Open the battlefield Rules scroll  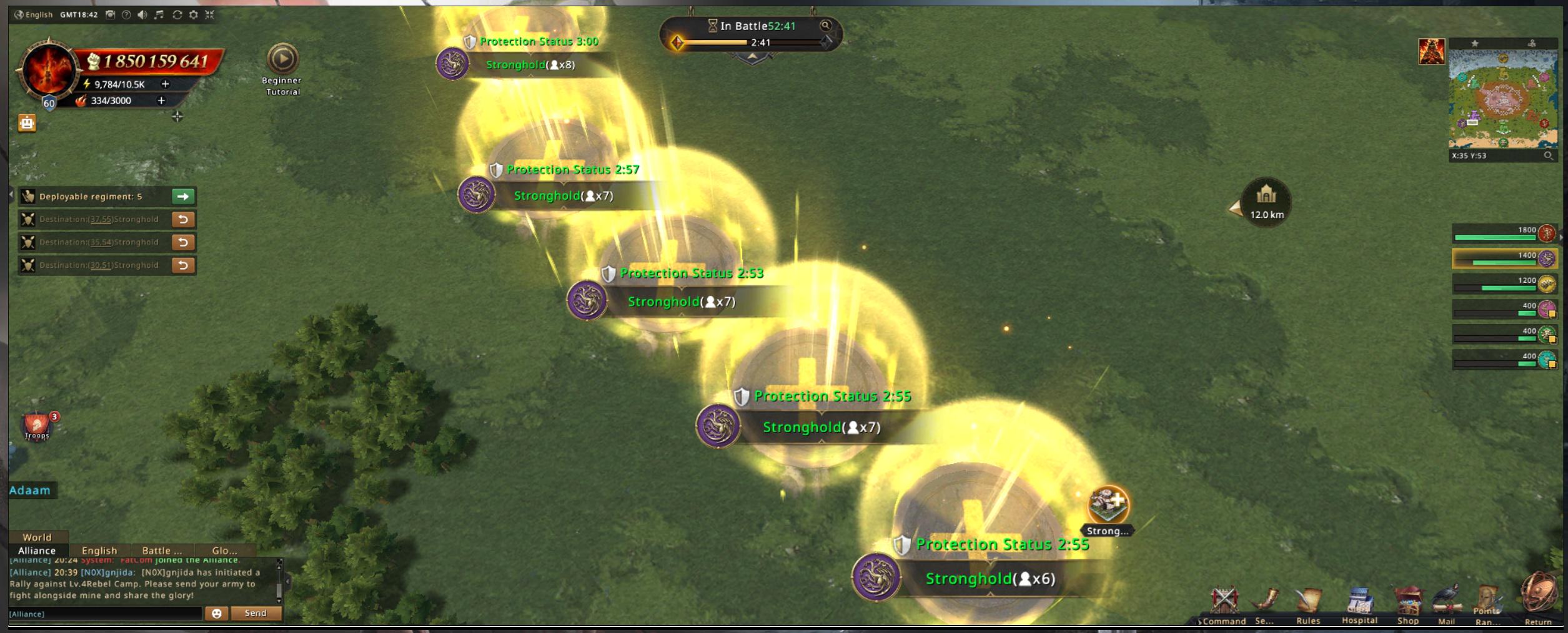(1308, 605)
